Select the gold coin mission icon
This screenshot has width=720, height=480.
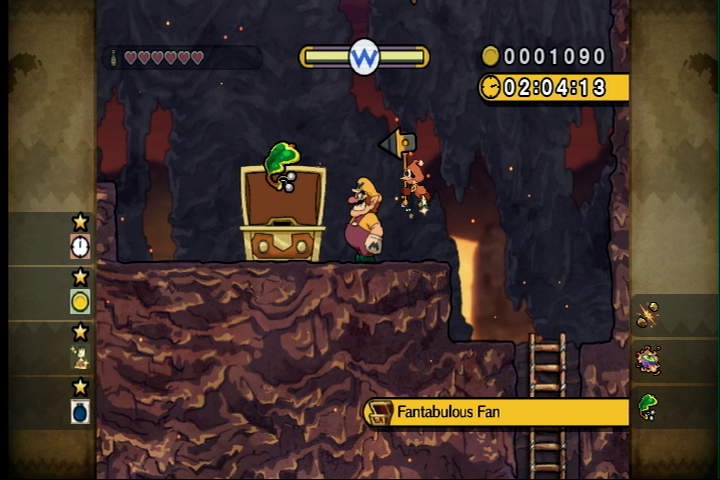click(x=80, y=301)
